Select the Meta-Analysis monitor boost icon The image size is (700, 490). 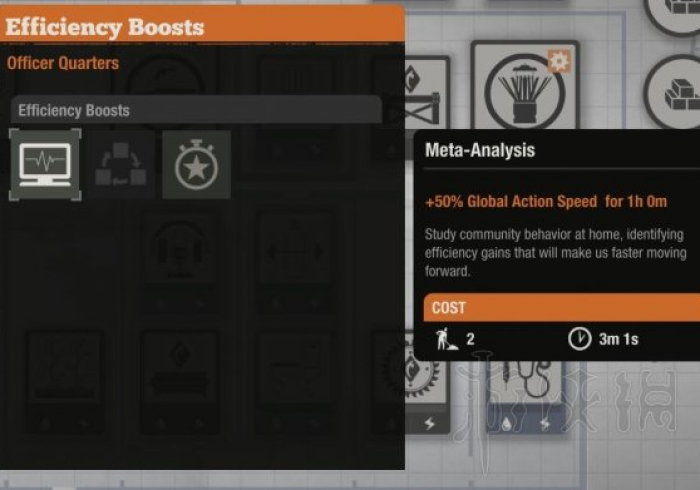45,164
